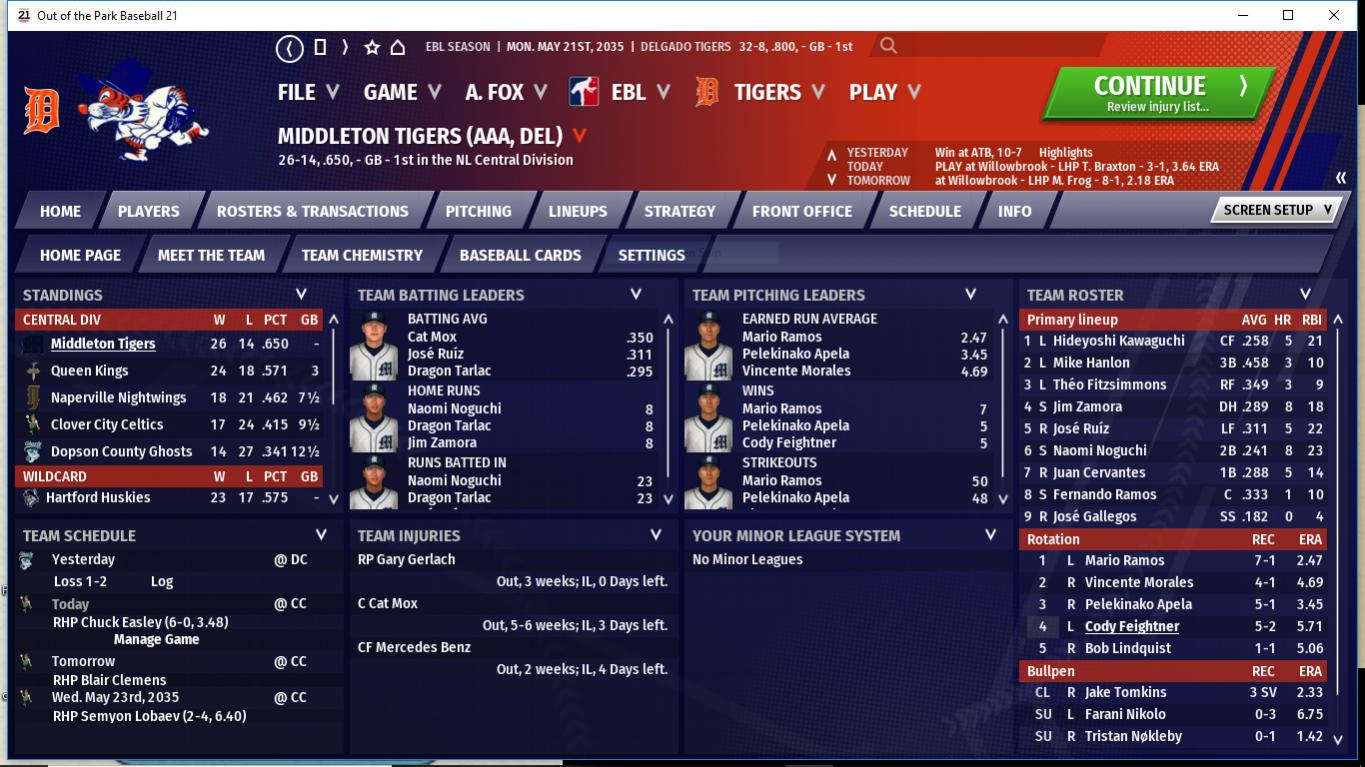Click the green Continue button
The height and width of the screenshot is (767, 1365).
click(1158, 94)
